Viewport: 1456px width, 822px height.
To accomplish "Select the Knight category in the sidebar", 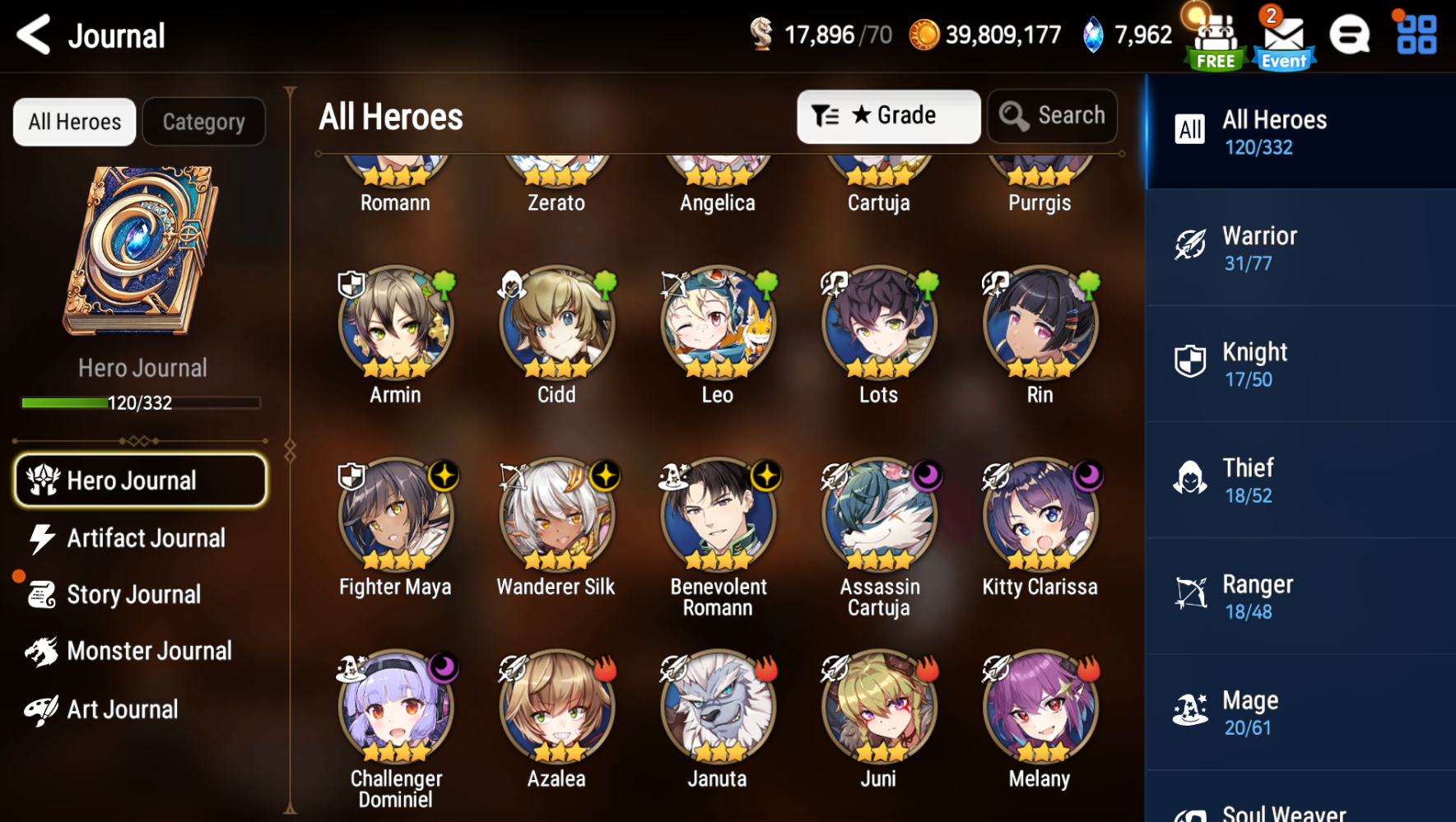I will [x=1299, y=363].
